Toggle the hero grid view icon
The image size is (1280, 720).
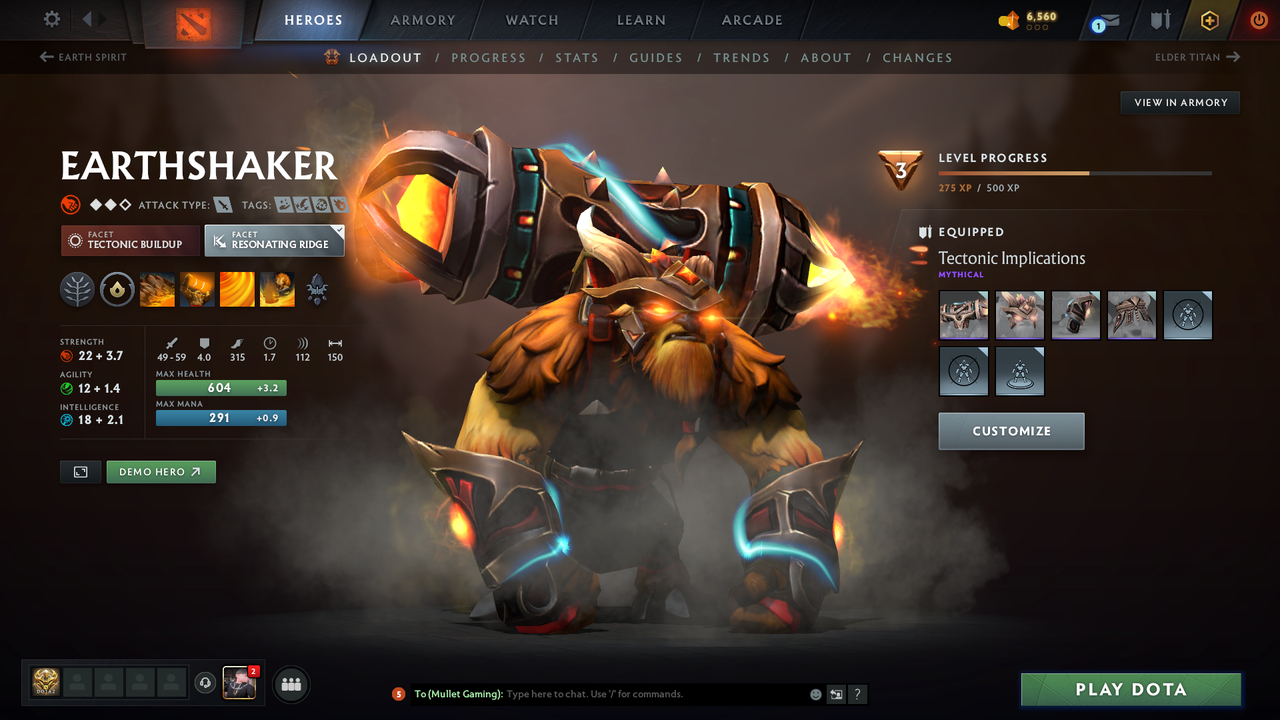80,471
